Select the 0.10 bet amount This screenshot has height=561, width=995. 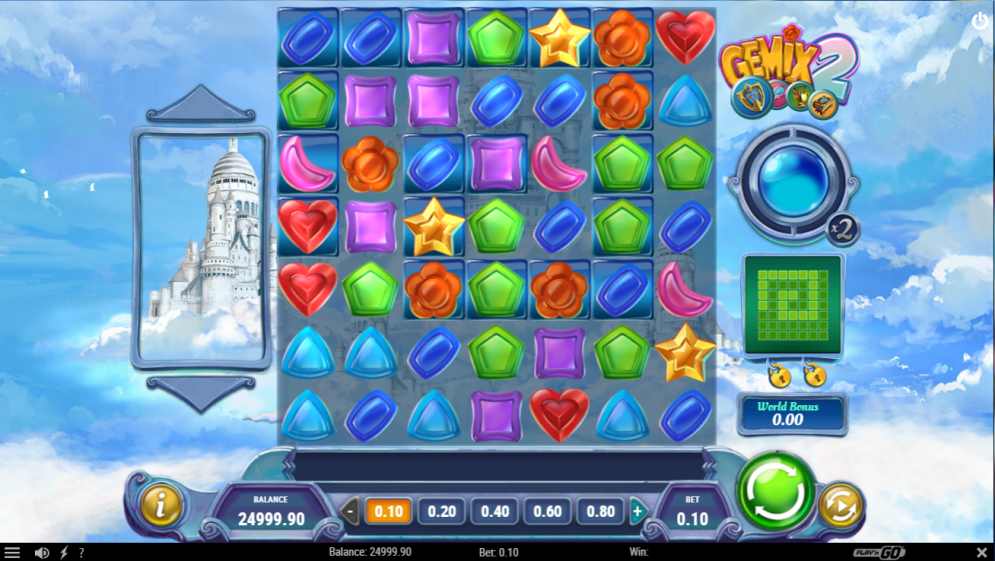pos(388,512)
